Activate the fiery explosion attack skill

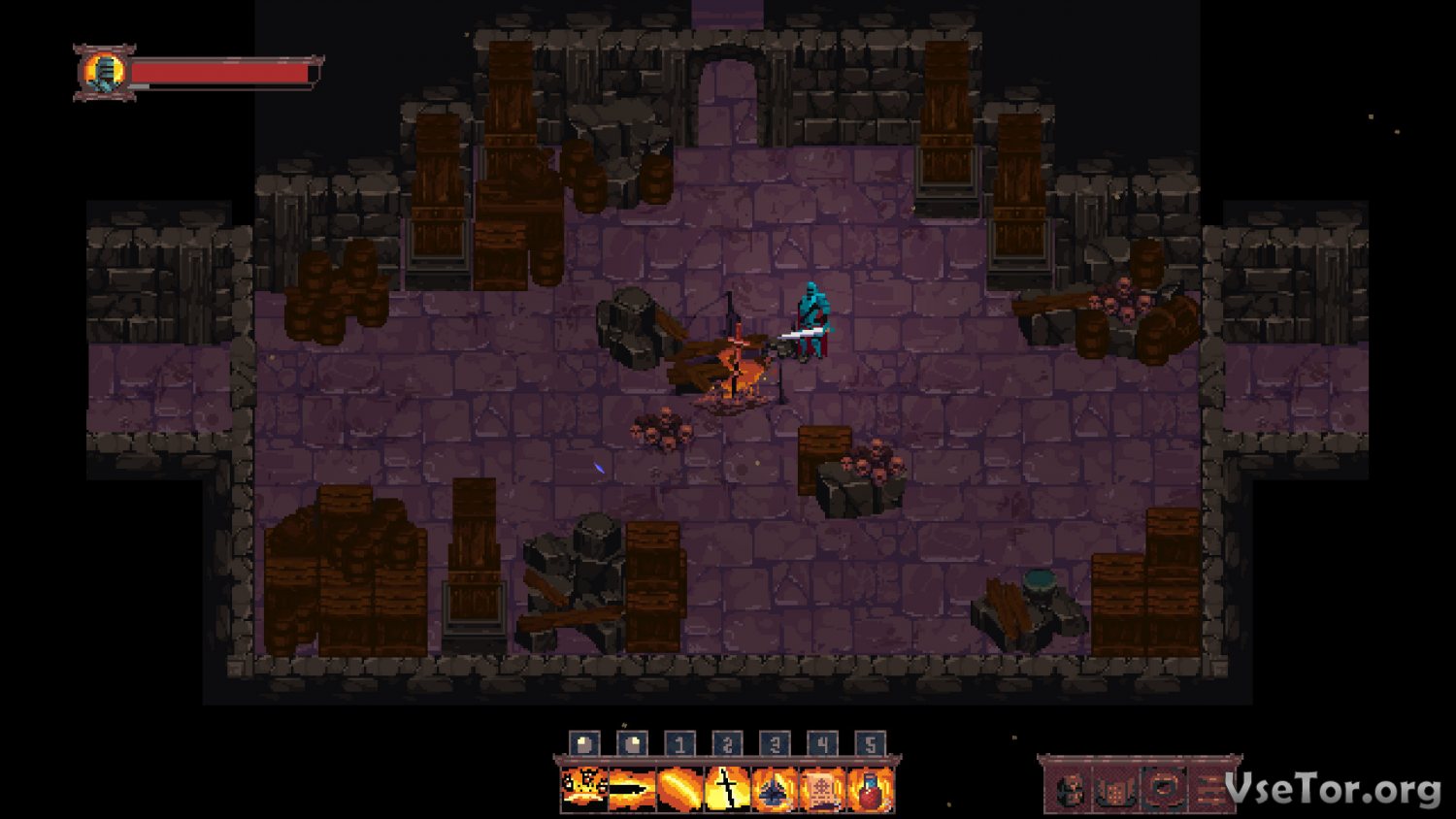(x=584, y=789)
